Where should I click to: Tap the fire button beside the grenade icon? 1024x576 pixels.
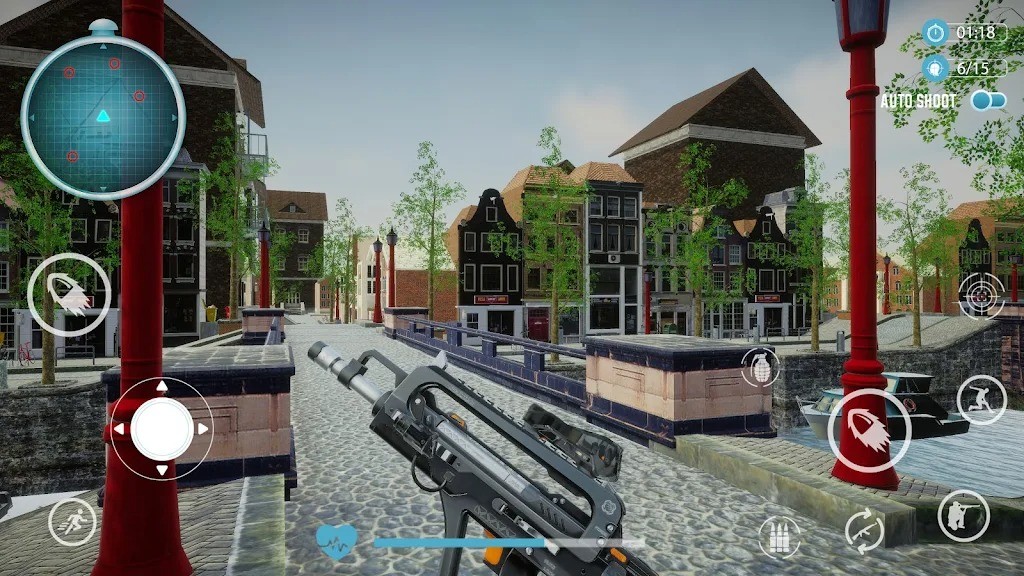click(x=869, y=428)
